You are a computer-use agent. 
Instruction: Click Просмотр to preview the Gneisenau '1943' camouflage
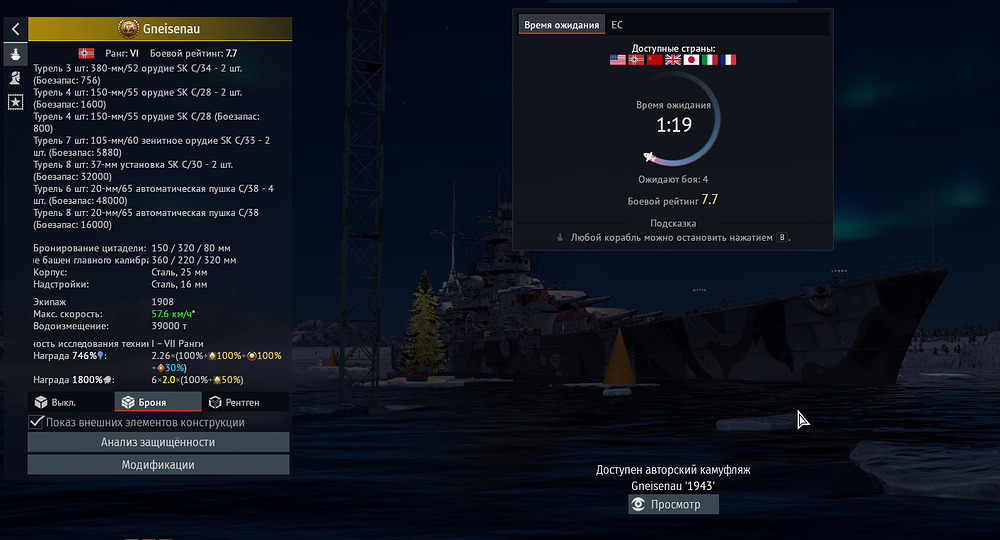[x=672, y=505]
